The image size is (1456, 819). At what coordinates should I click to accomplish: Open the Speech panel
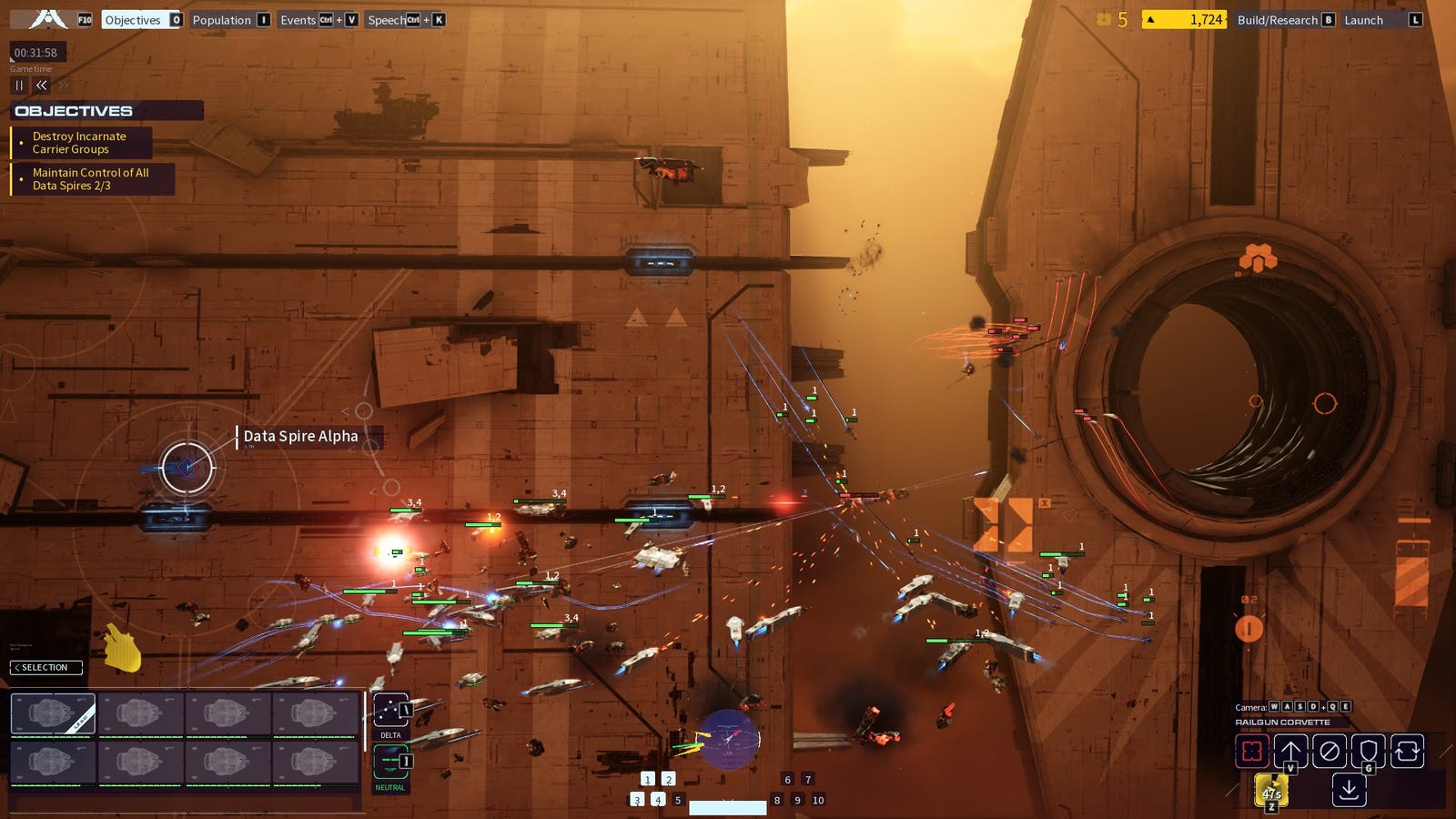[x=388, y=20]
